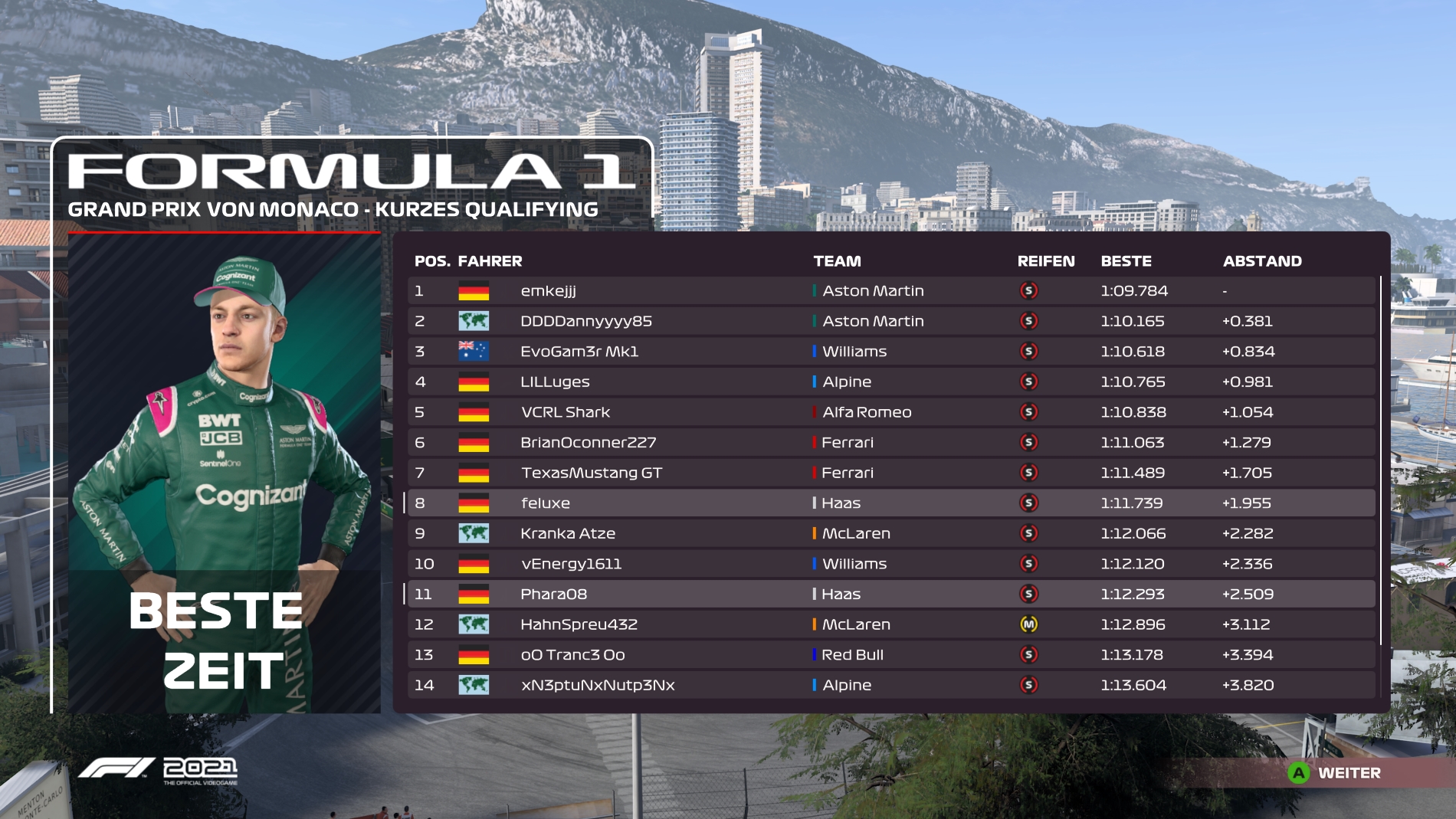Click the results list scrollbar
The height and width of the screenshot is (819, 1456).
pyautogui.click(x=1381, y=460)
